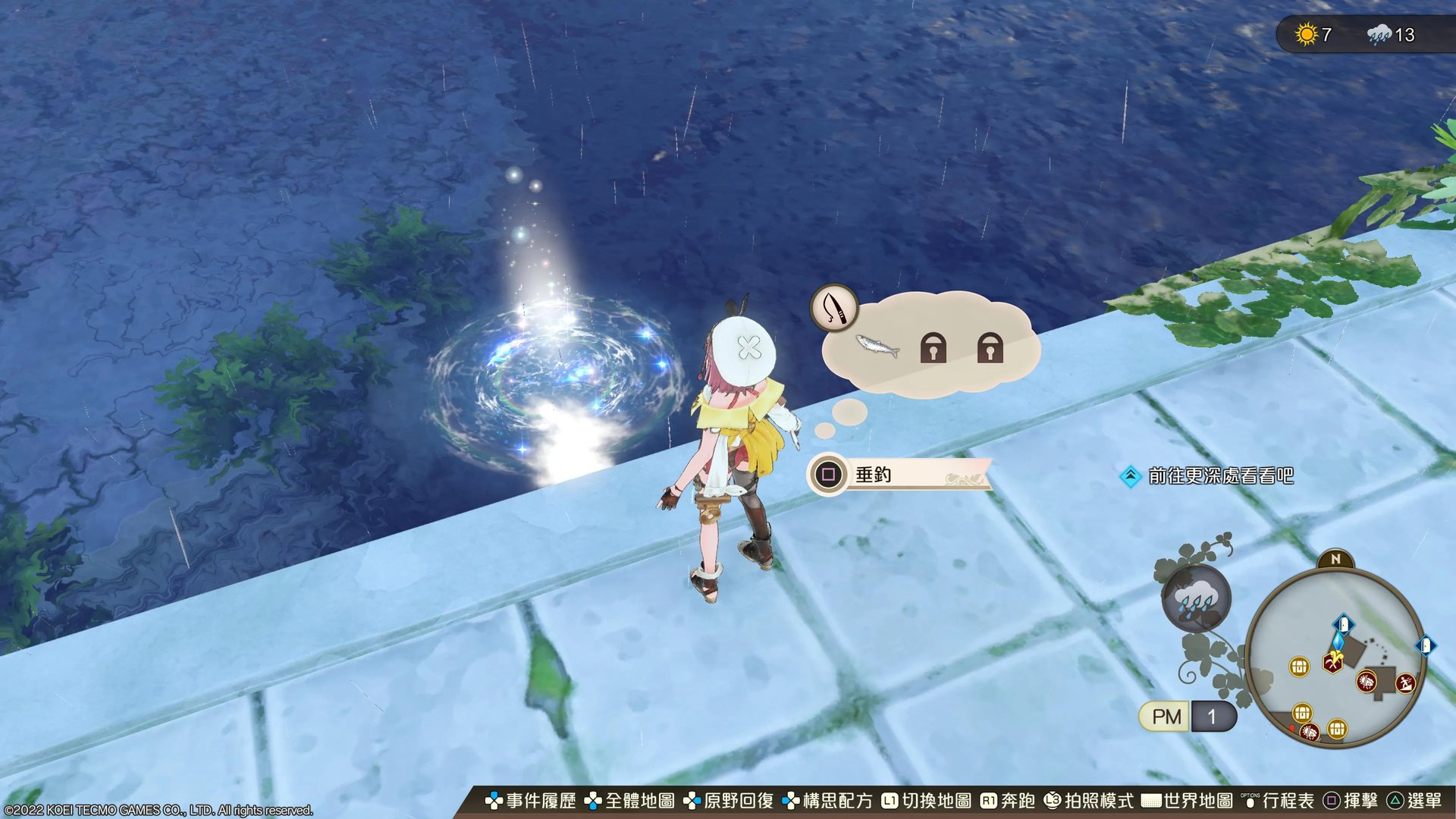Open the 前往更深處看看吧 quest objective

point(1219,476)
